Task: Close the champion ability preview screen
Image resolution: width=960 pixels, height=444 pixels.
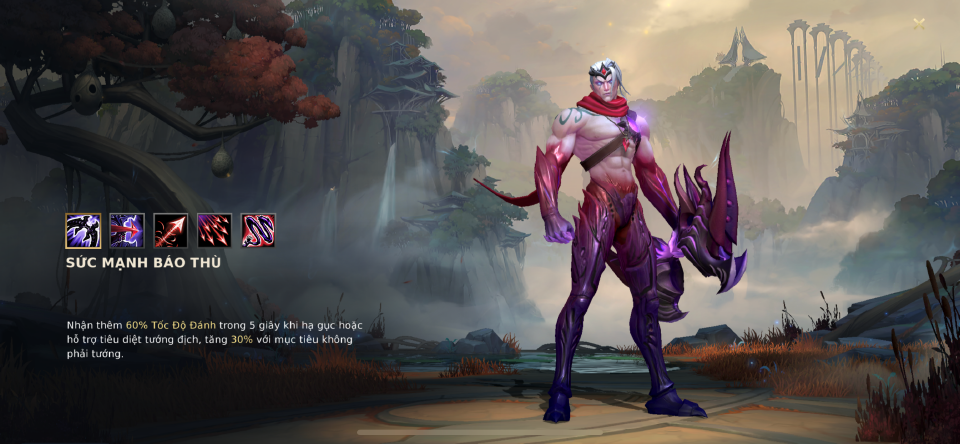Action: click(x=919, y=24)
